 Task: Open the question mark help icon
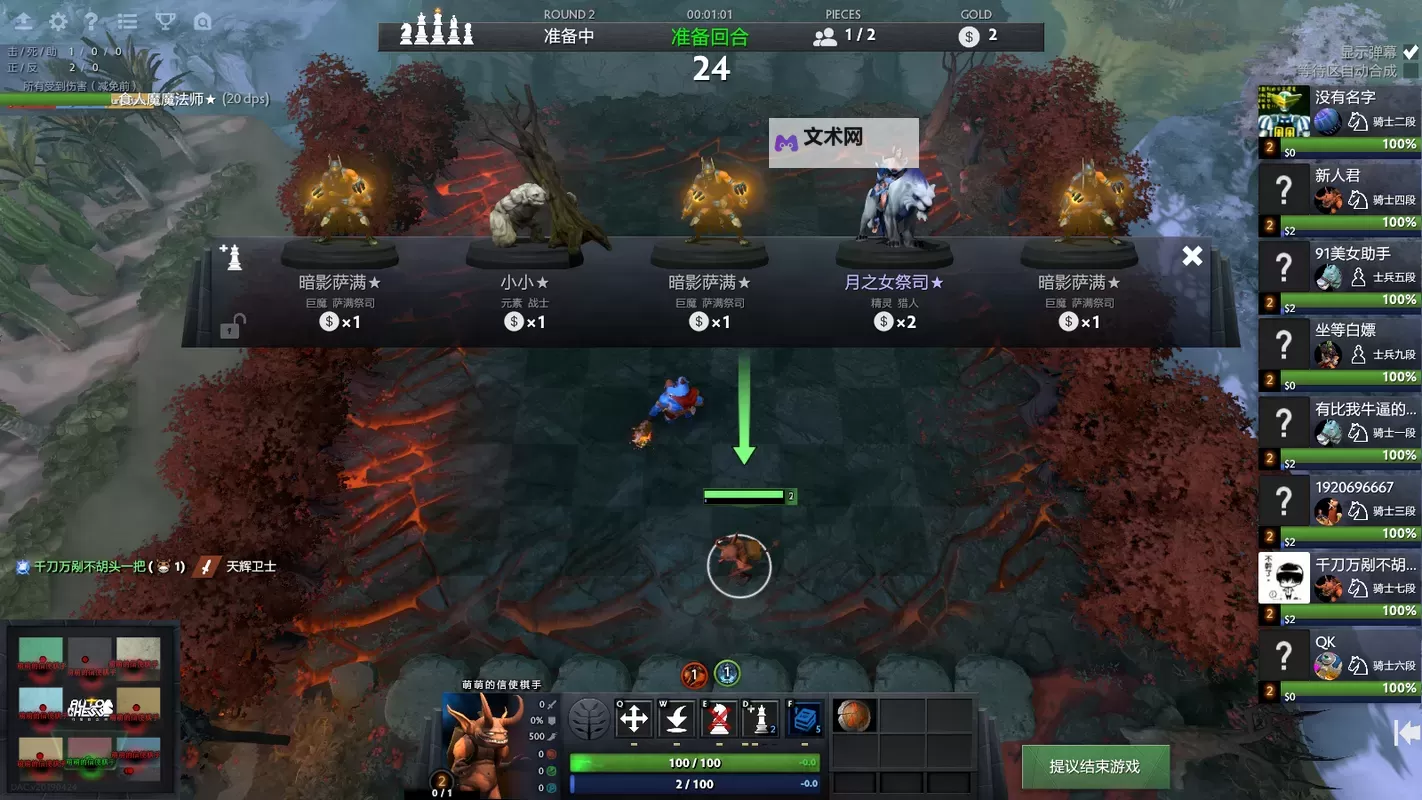tap(91, 22)
